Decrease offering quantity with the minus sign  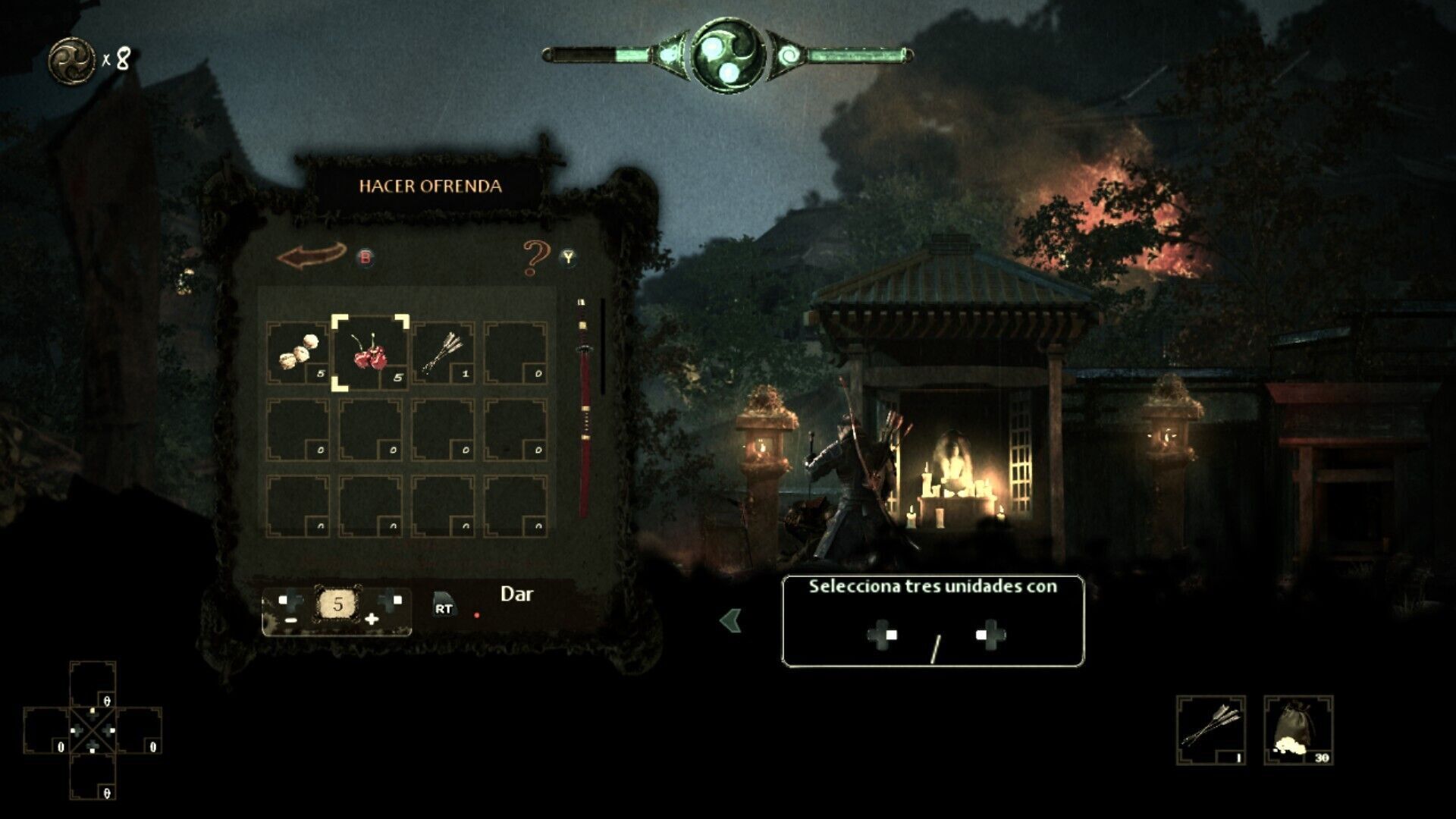point(291,620)
